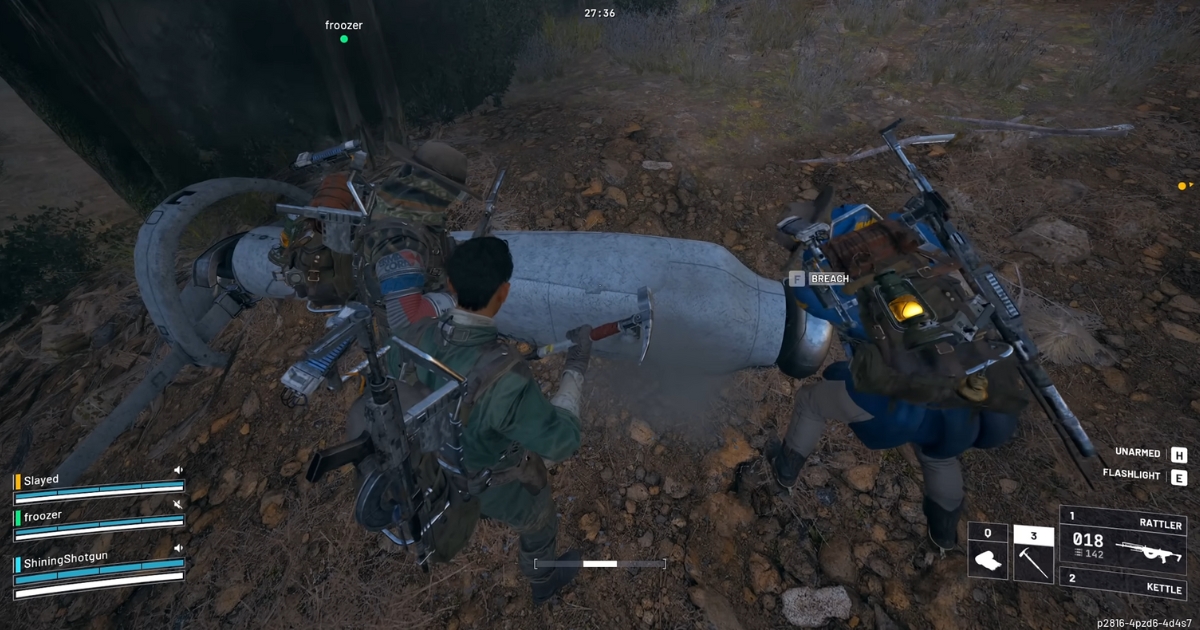Click squad member Slayed's name

pyautogui.click(x=42, y=480)
